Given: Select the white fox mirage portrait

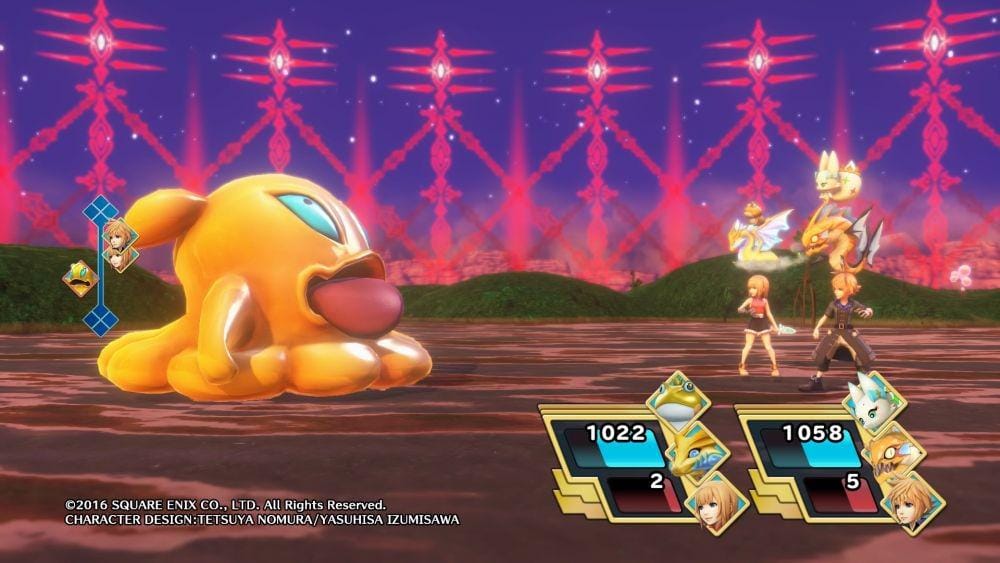Looking at the screenshot, I should (x=873, y=400).
